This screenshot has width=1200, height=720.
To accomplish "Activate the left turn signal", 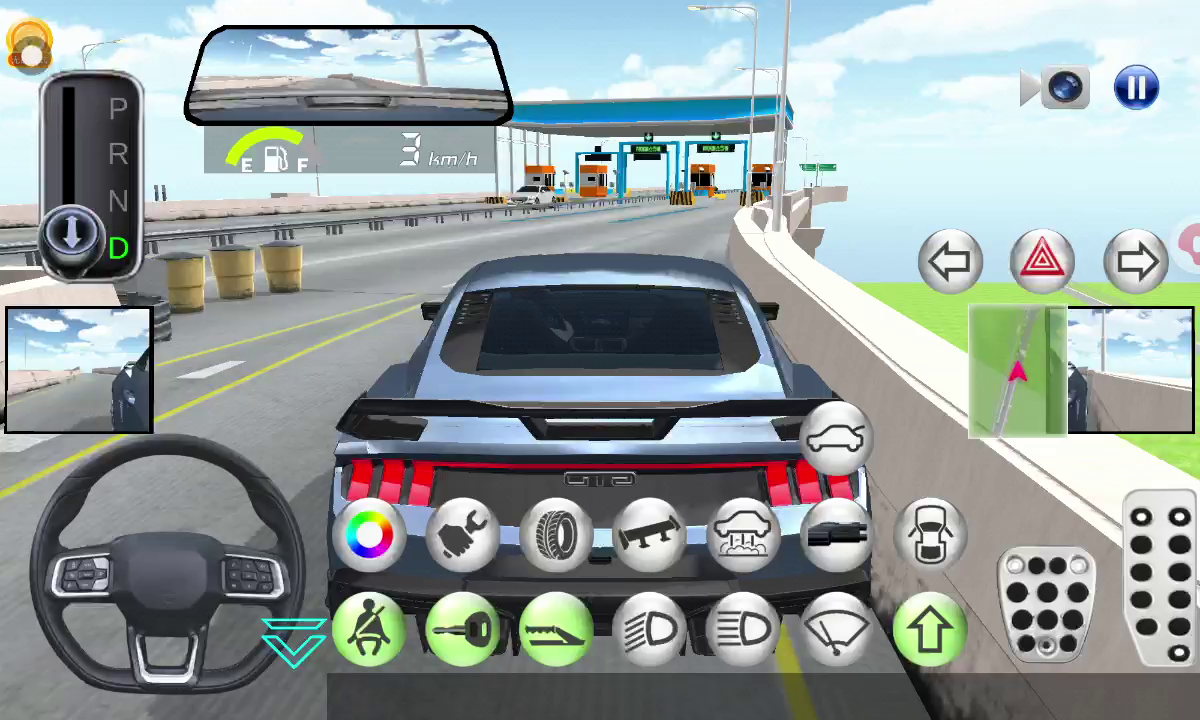I will [x=950, y=262].
